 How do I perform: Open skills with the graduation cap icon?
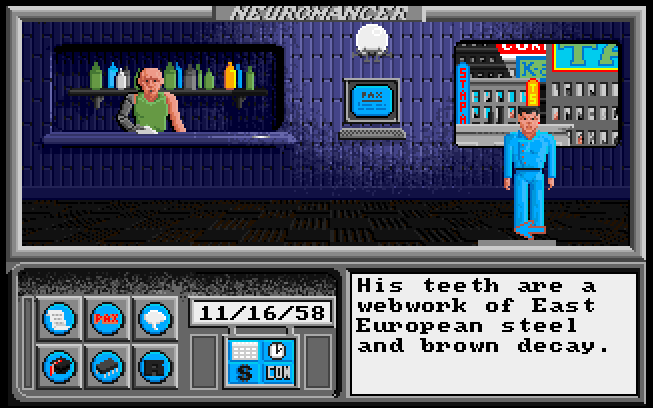click(58, 365)
